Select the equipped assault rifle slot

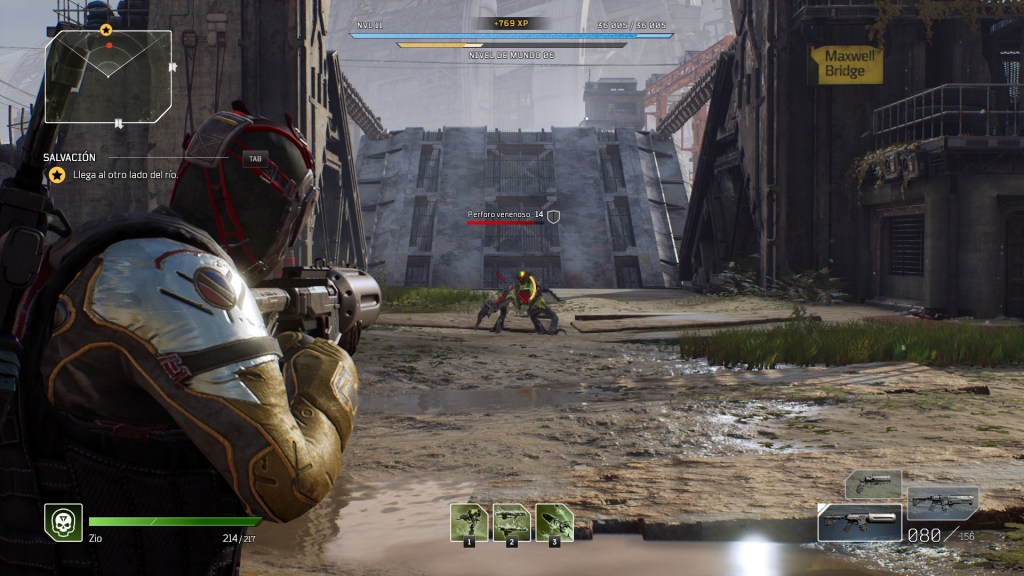859,522
